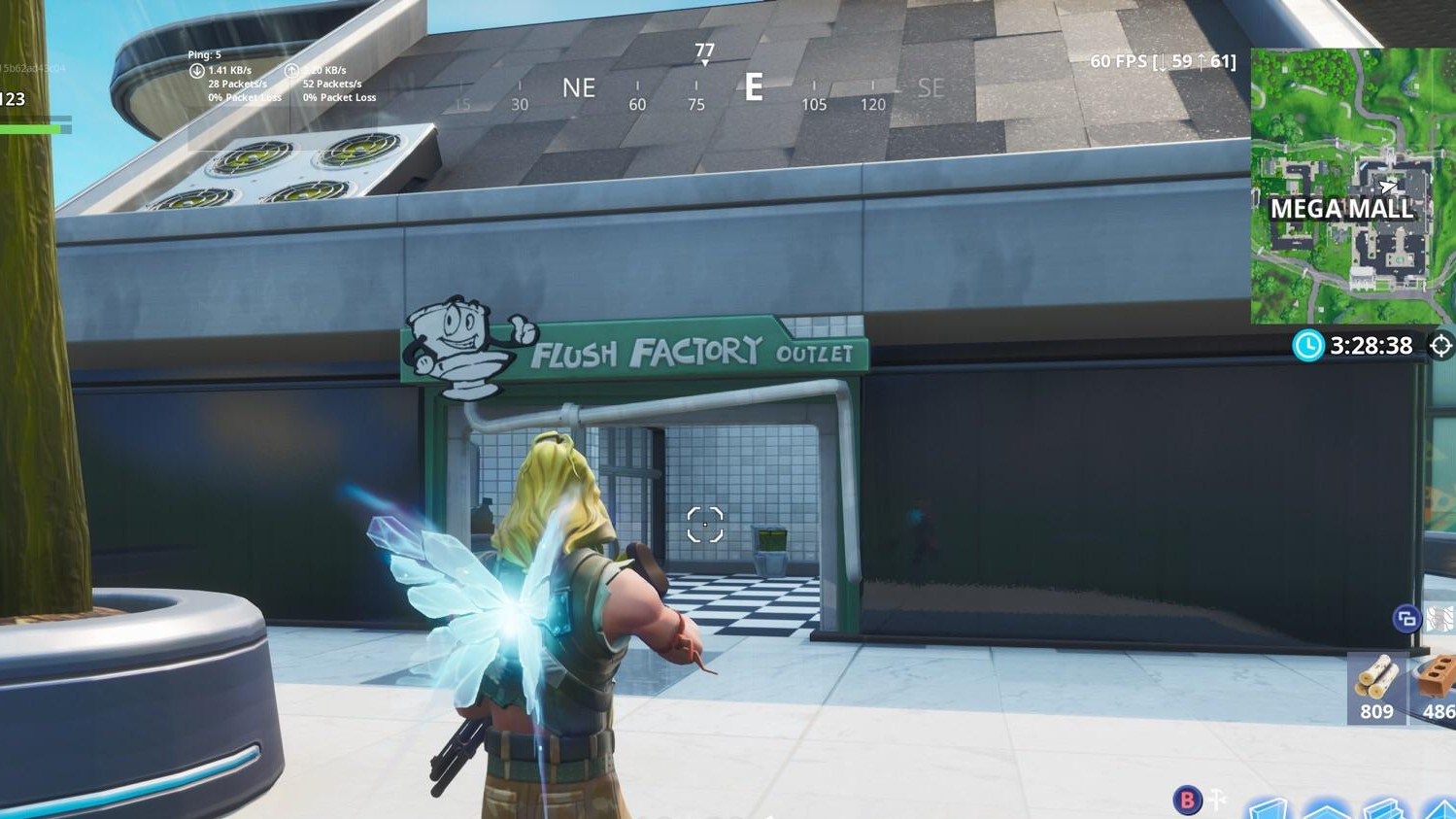Click the upload-arrow icon in the network stats
Viewport: 1456px width, 819px height.
(x=289, y=69)
